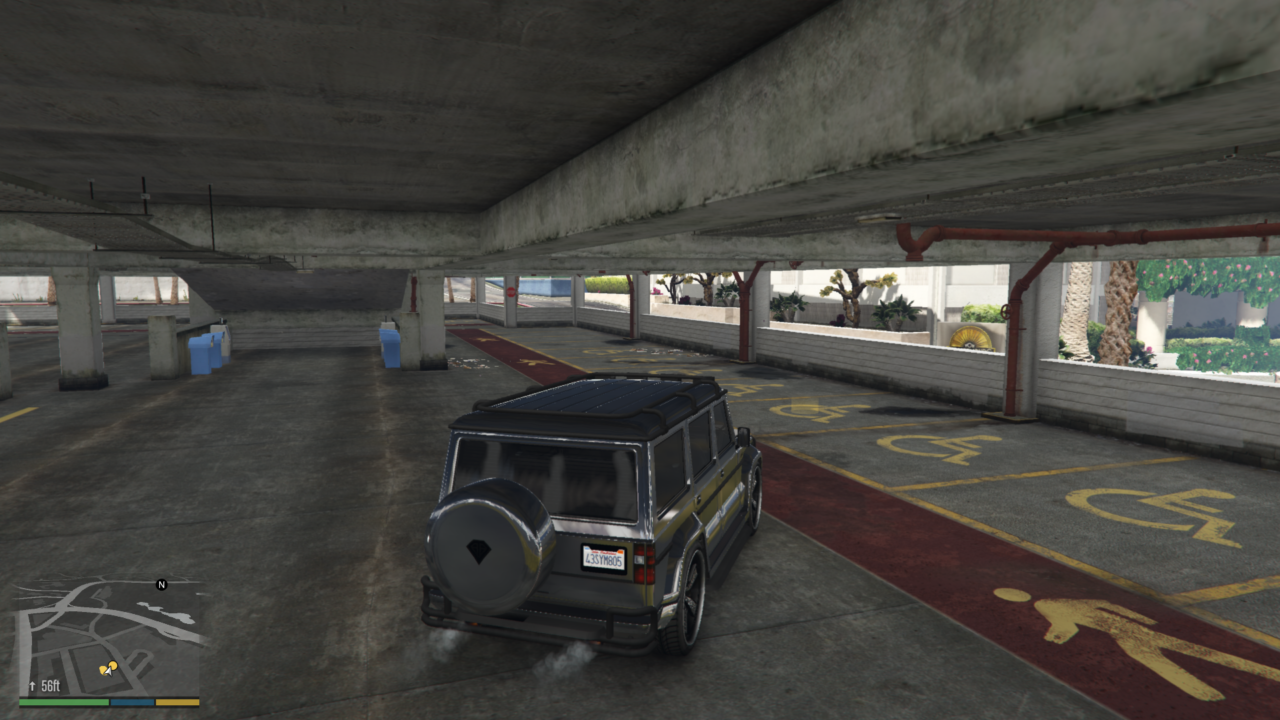Click the 56ft altitude label
This screenshot has width=1280, height=720.
[x=50, y=686]
